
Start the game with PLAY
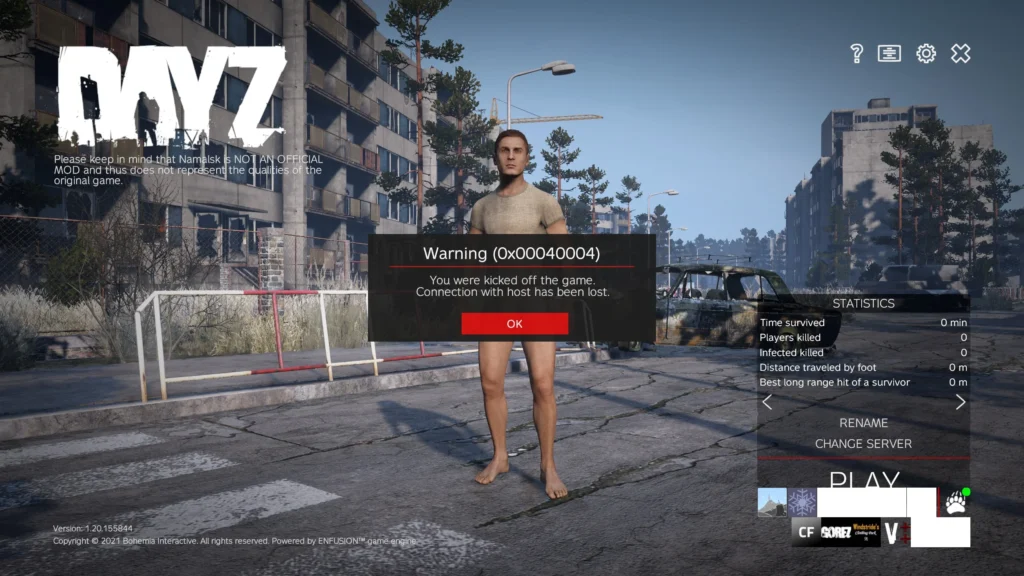[863, 482]
